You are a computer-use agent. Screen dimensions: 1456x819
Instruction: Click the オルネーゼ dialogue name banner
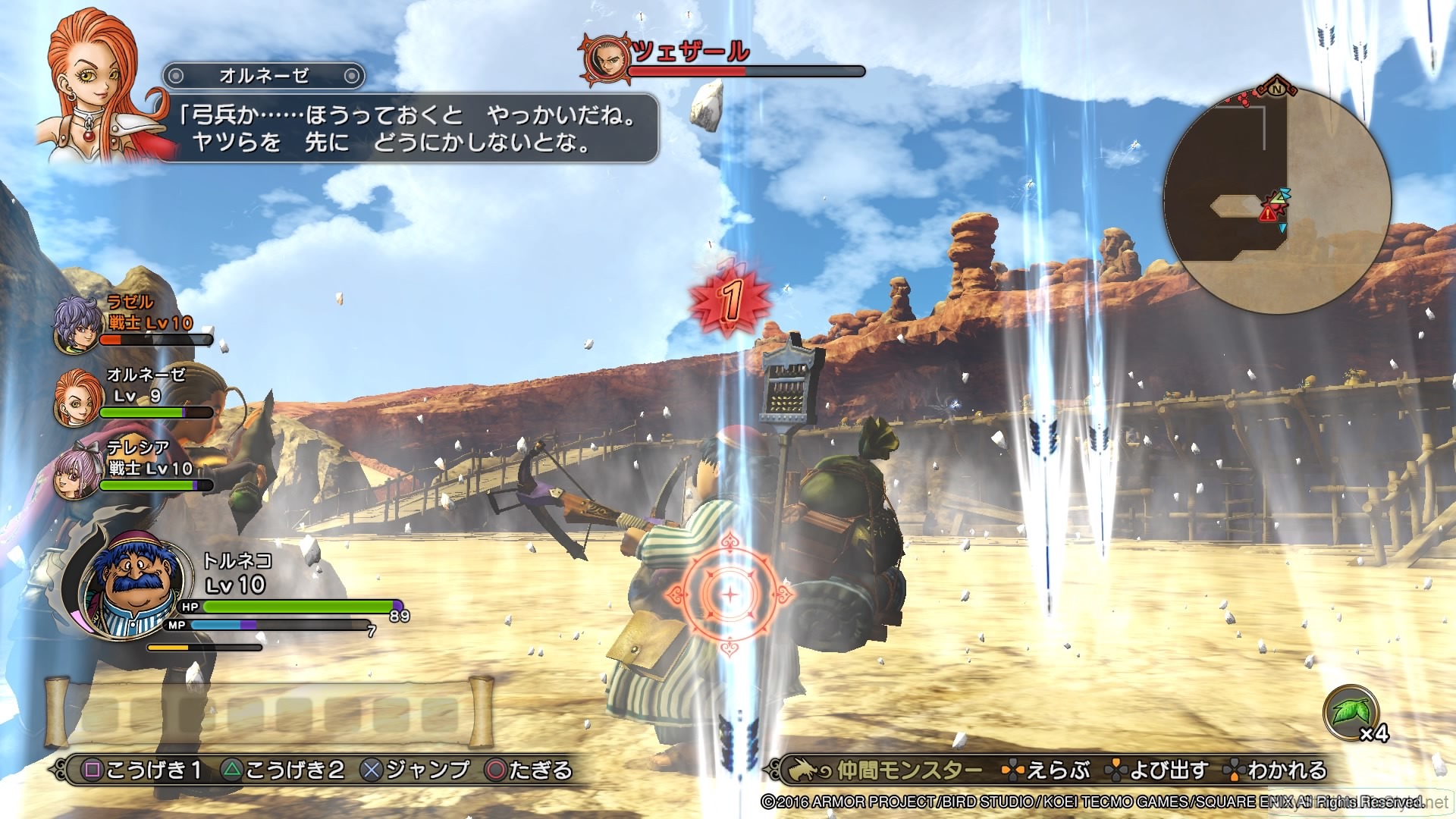click(264, 74)
